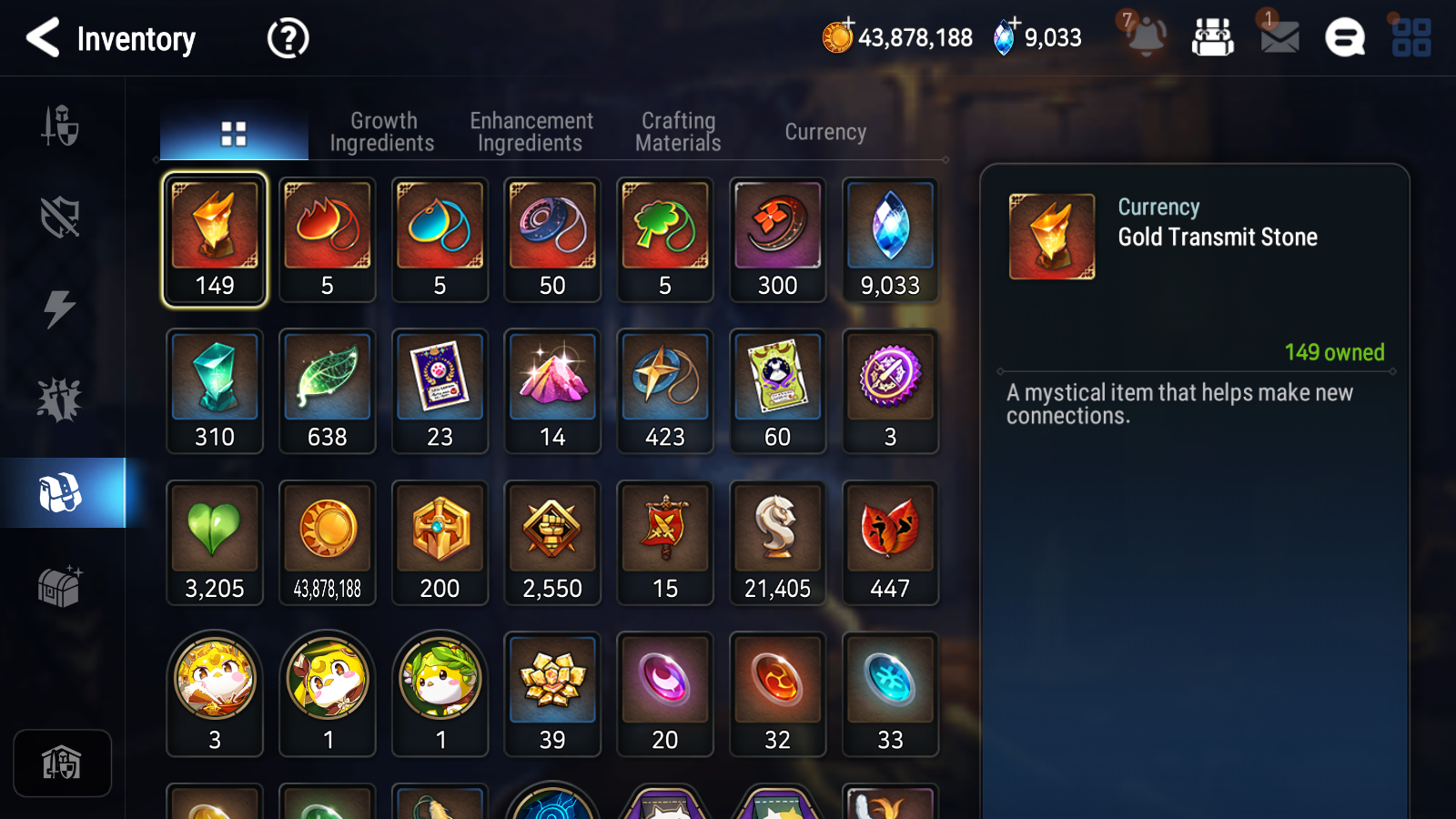Open the guild fortress icon at bottom left

tap(62, 763)
